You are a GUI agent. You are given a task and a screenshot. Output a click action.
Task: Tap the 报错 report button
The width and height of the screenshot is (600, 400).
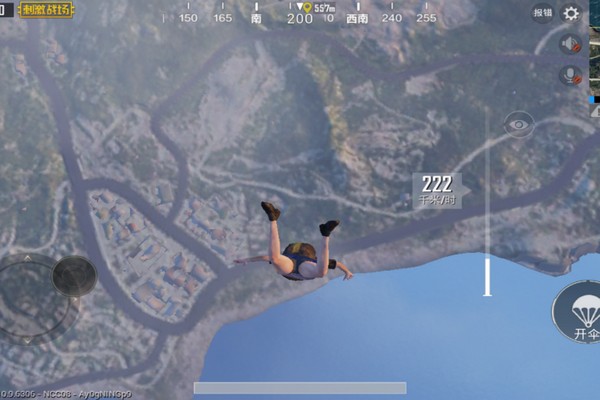(542, 13)
